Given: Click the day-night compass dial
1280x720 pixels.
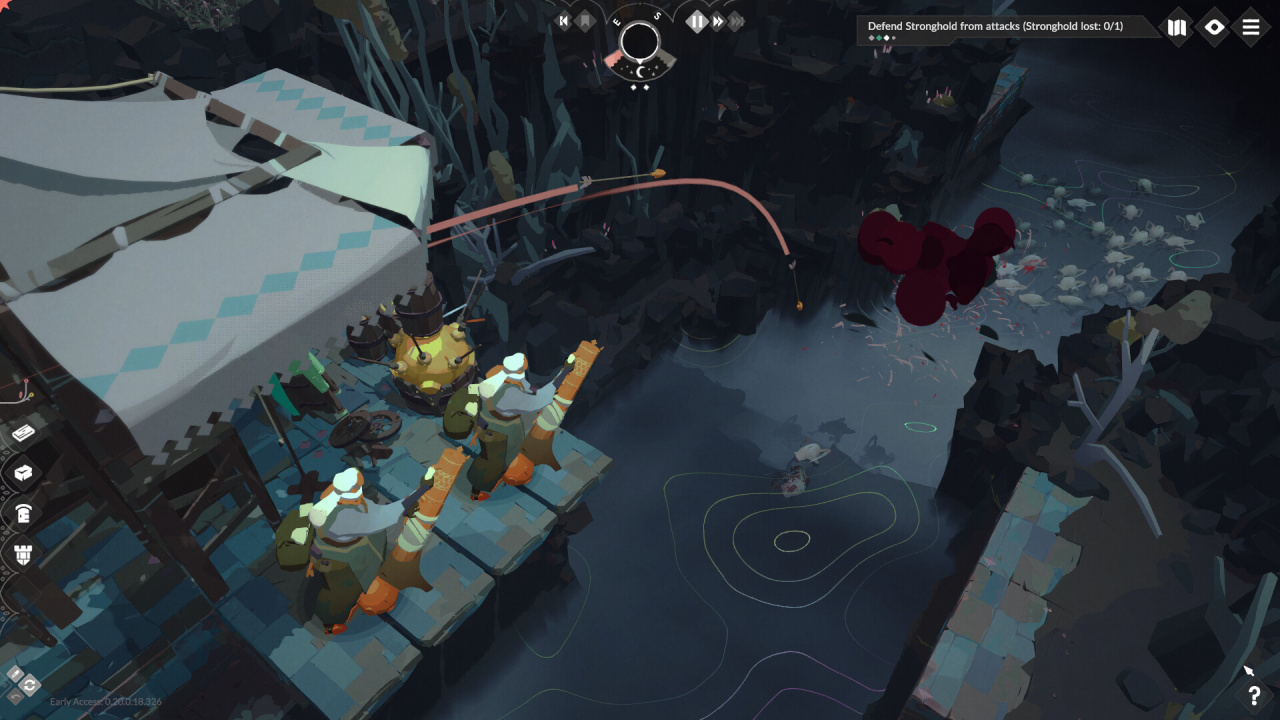Looking at the screenshot, I should [x=640, y=43].
